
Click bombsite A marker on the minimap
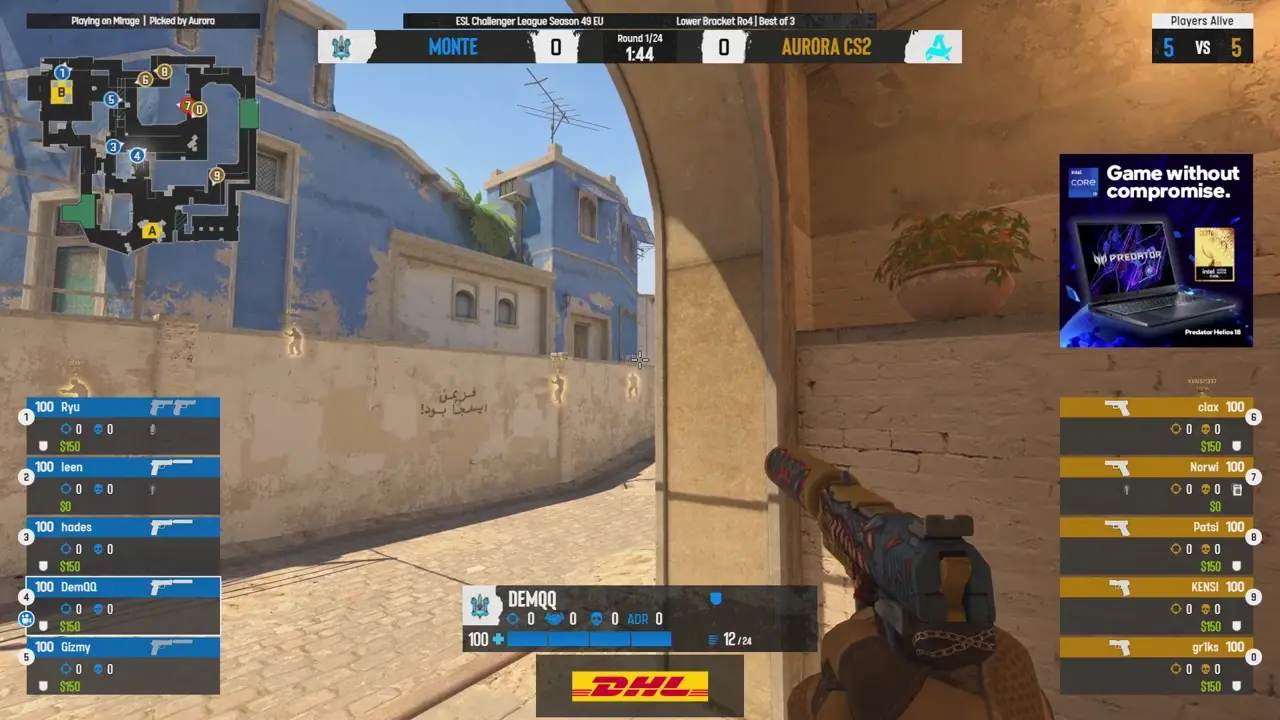point(152,230)
